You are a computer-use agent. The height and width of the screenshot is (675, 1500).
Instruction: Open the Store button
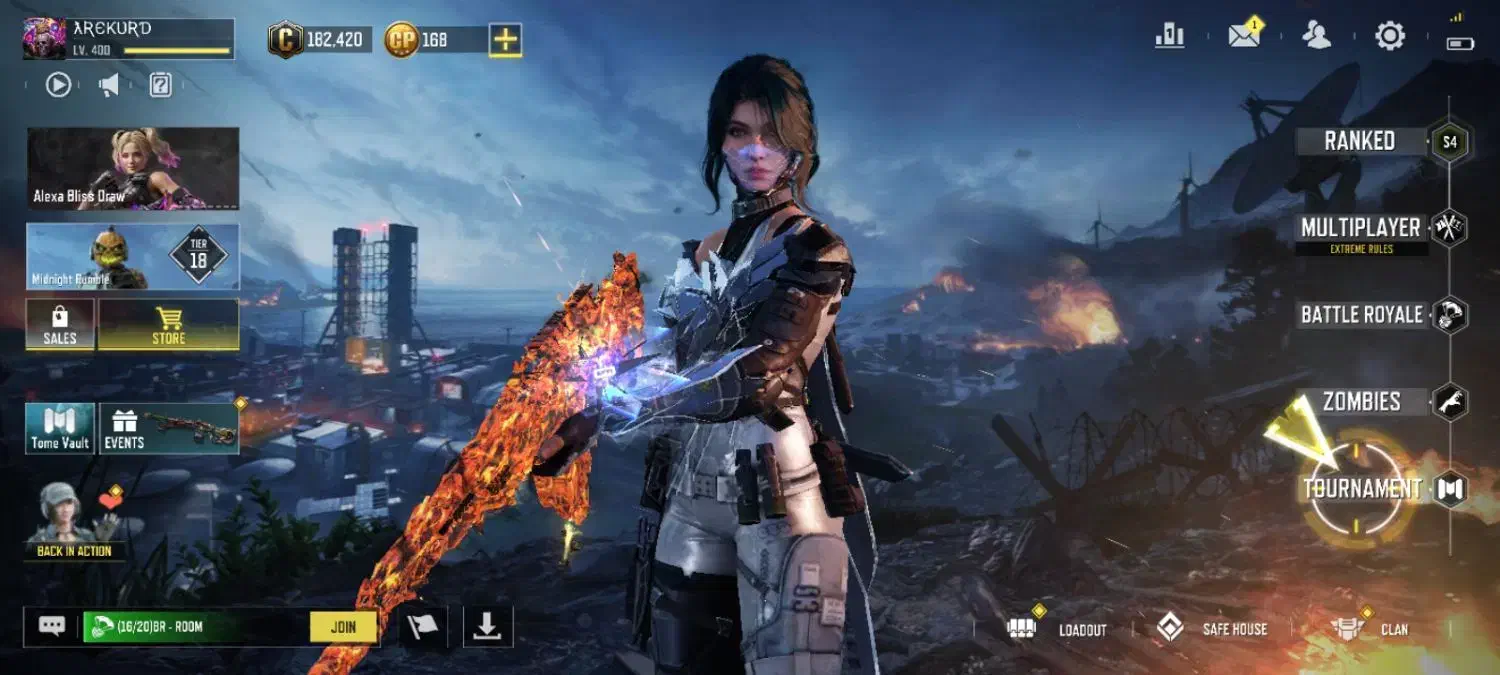pyautogui.click(x=169, y=325)
